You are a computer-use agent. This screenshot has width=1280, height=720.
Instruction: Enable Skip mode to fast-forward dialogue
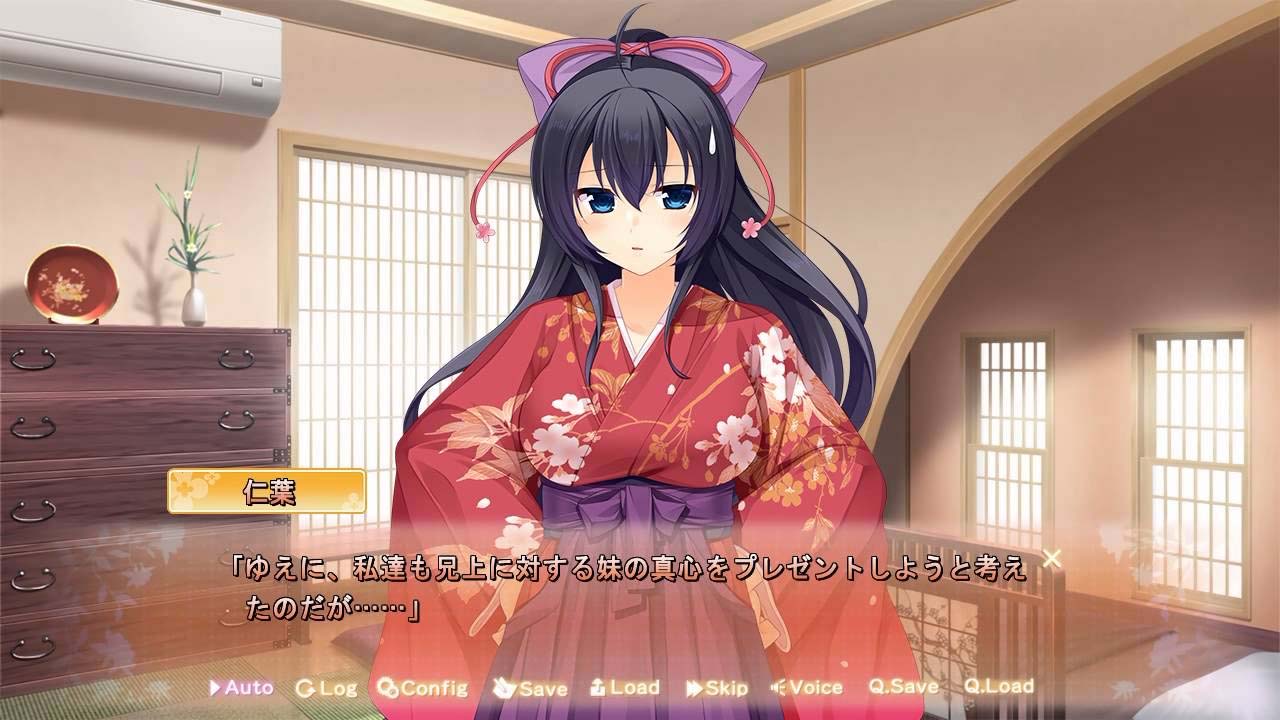point(726,688)
